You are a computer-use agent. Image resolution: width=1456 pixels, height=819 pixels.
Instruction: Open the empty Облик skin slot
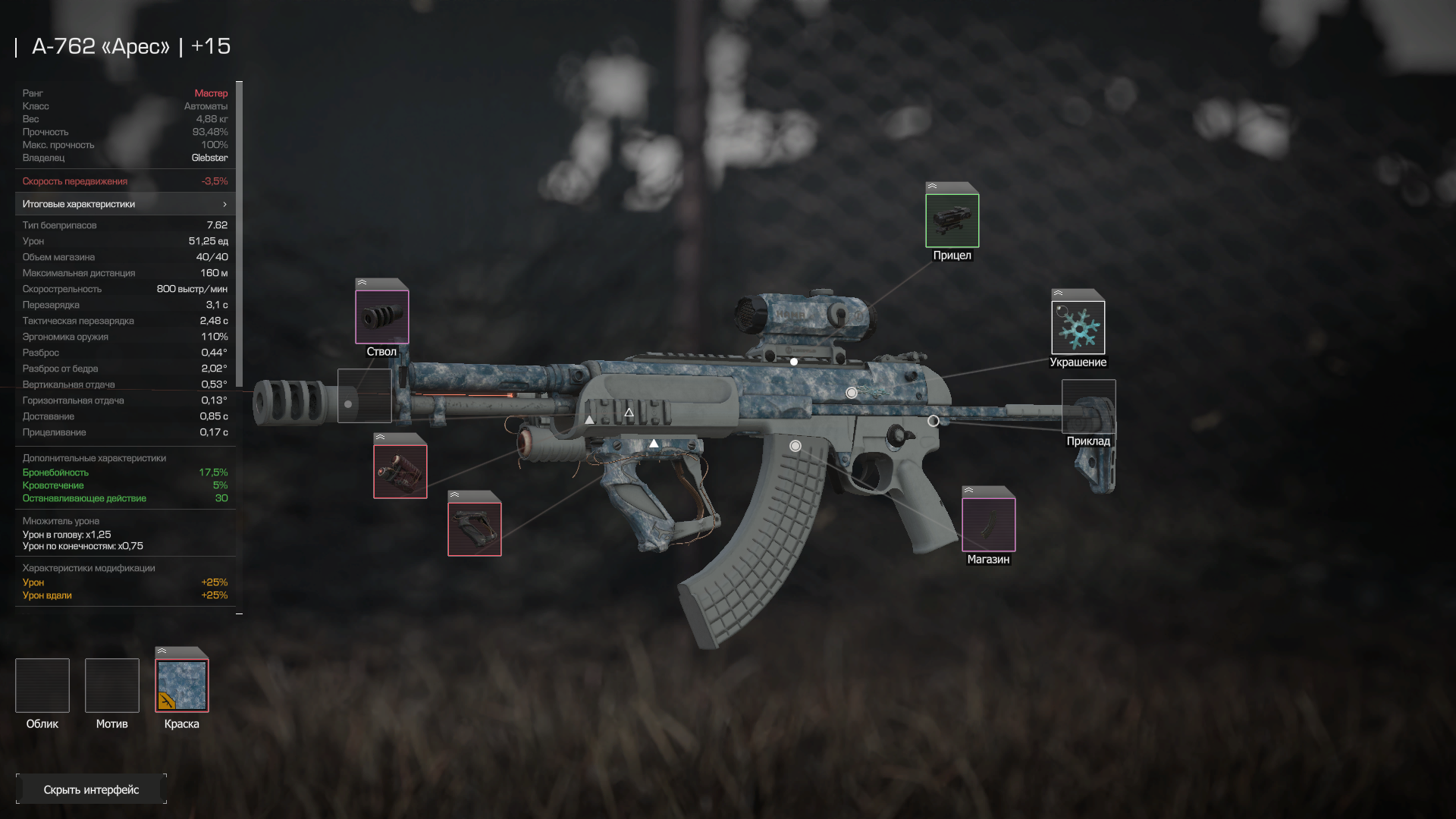click(x=42, y=686)
